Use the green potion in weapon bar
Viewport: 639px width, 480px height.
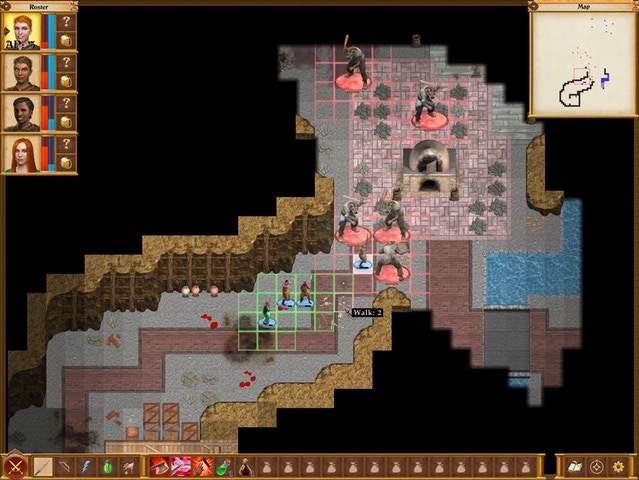(x=107, y=466)
